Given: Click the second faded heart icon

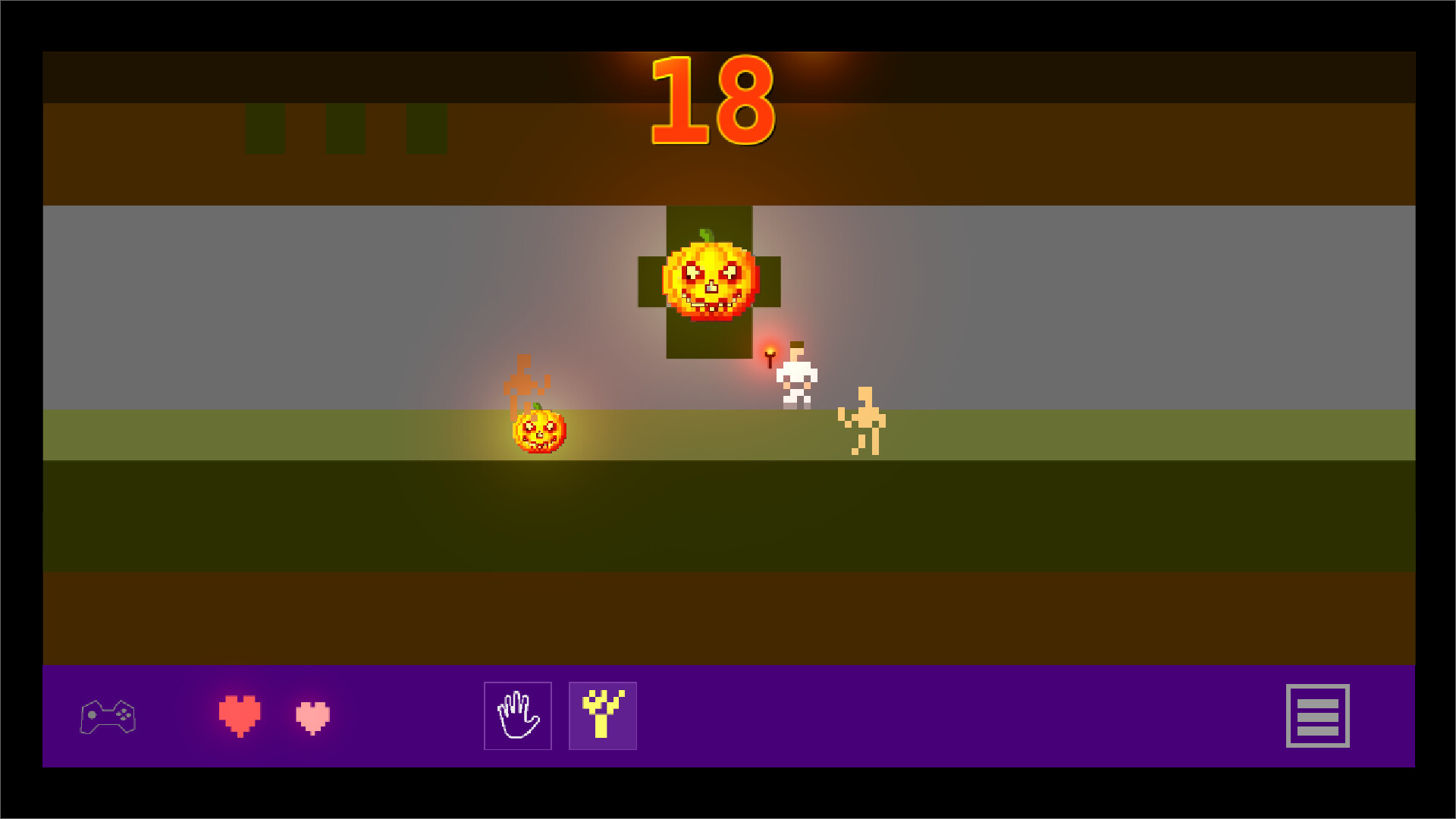Looking at the screenshot, I should click(x=311, y=716).
